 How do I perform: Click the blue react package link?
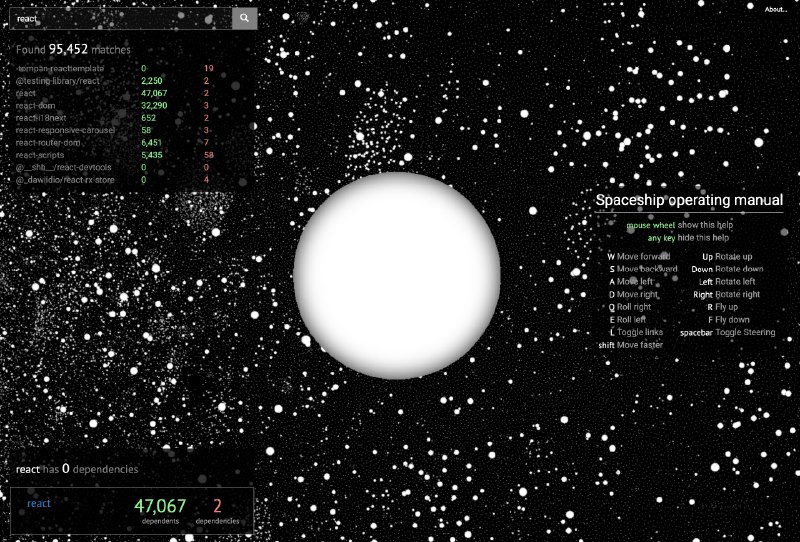pos(39,503)
